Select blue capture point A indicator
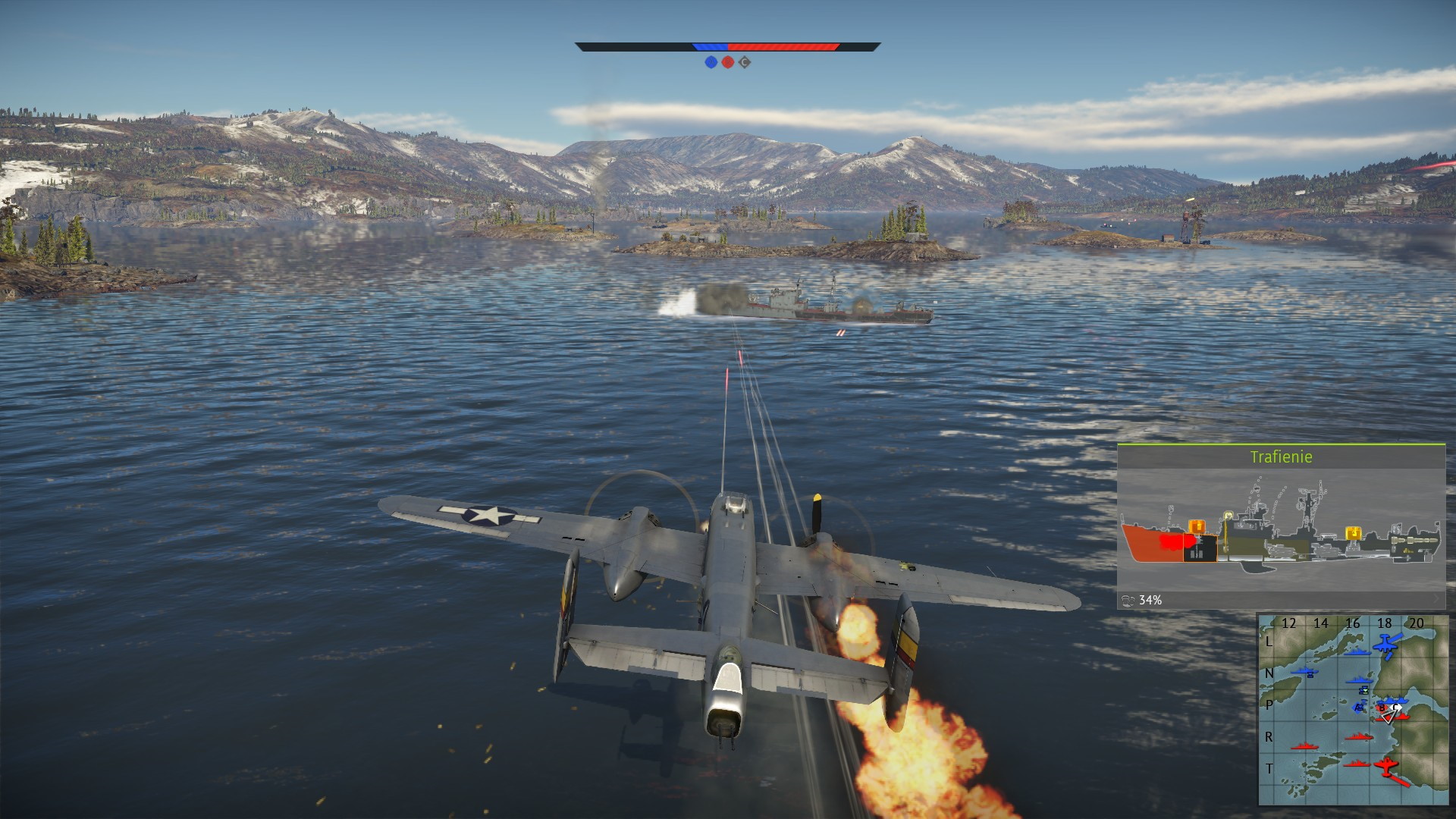The width and height of the screenshot is (1456, 819). pos(711,62)
